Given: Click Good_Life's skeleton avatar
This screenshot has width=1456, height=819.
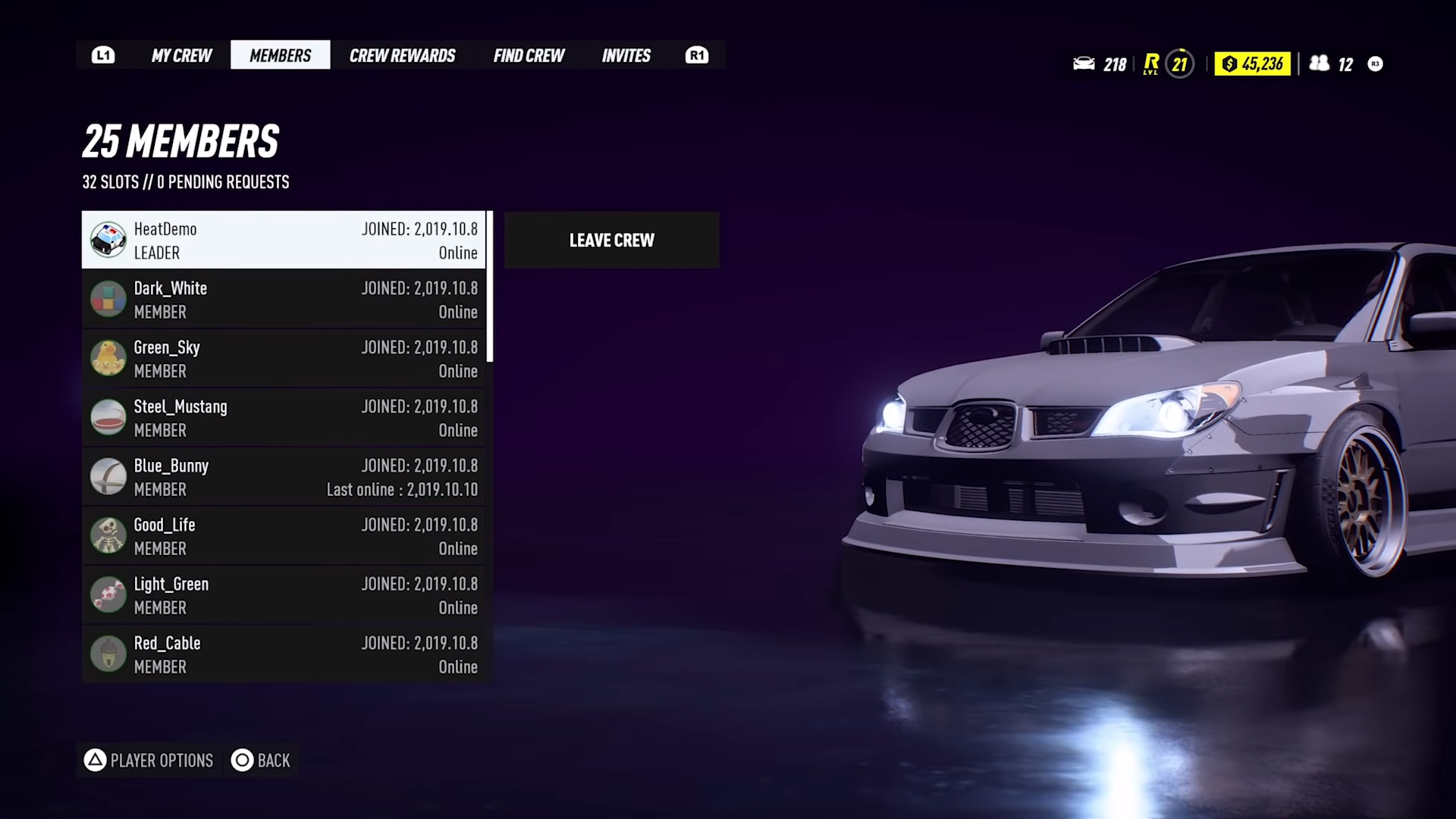Looking at the screenshot, I should pos(108,535).
